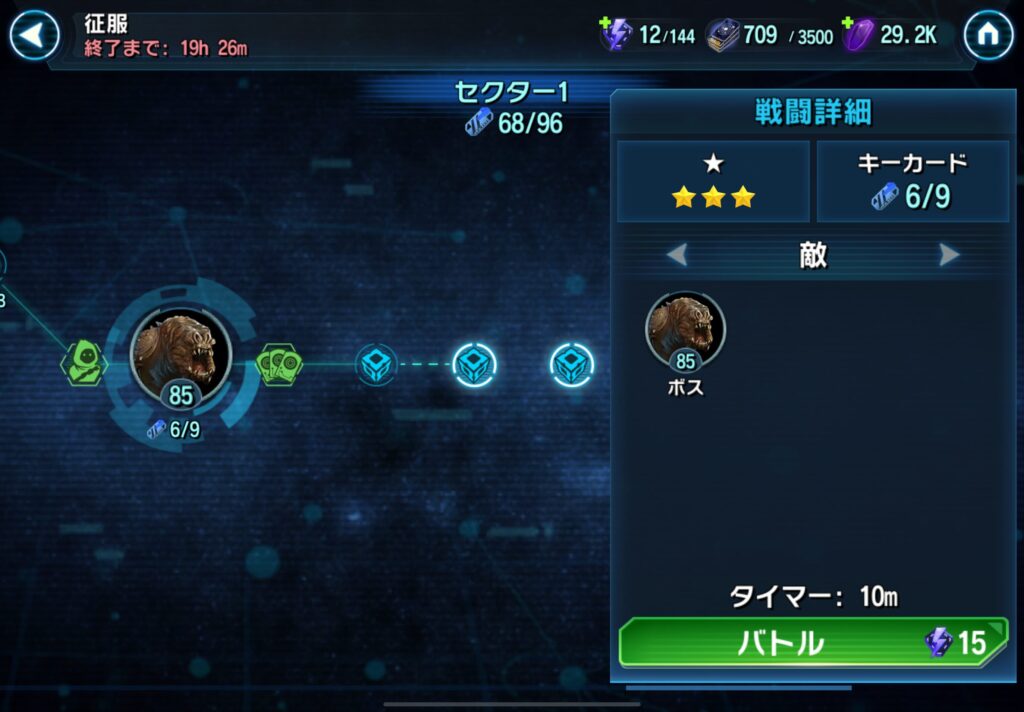Open the home screen
This screenshot has width=1024, height=712.
pyautogui.click(x=988, y=36)
